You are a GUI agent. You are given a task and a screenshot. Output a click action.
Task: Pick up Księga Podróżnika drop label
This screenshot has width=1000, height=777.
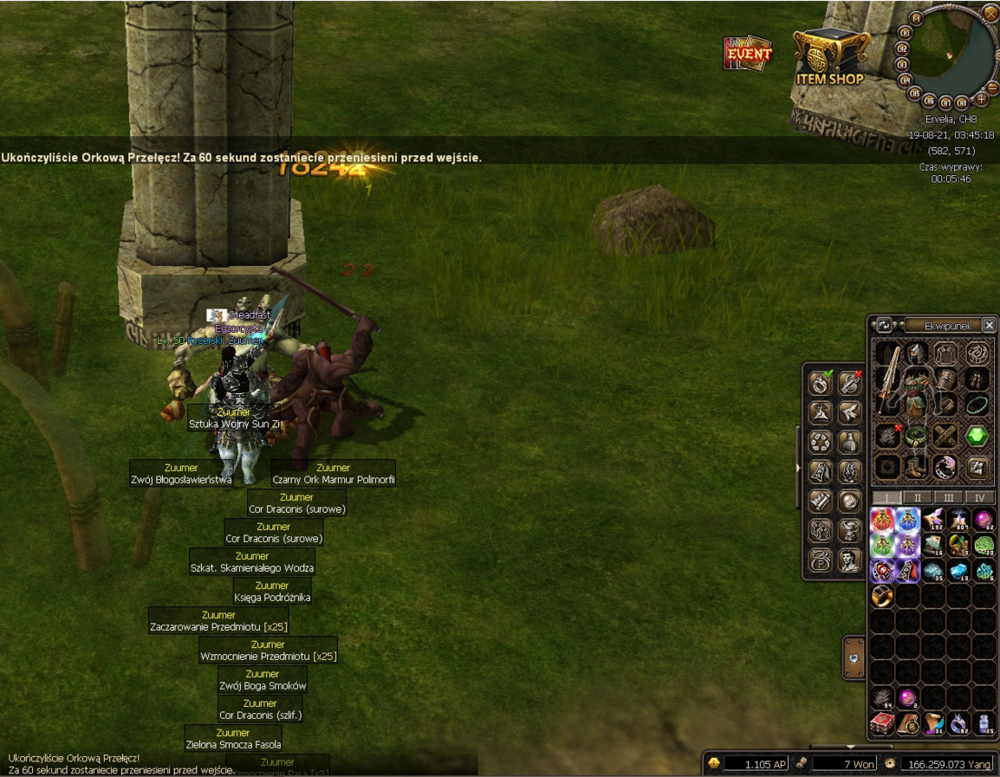[x=272, y=592]
